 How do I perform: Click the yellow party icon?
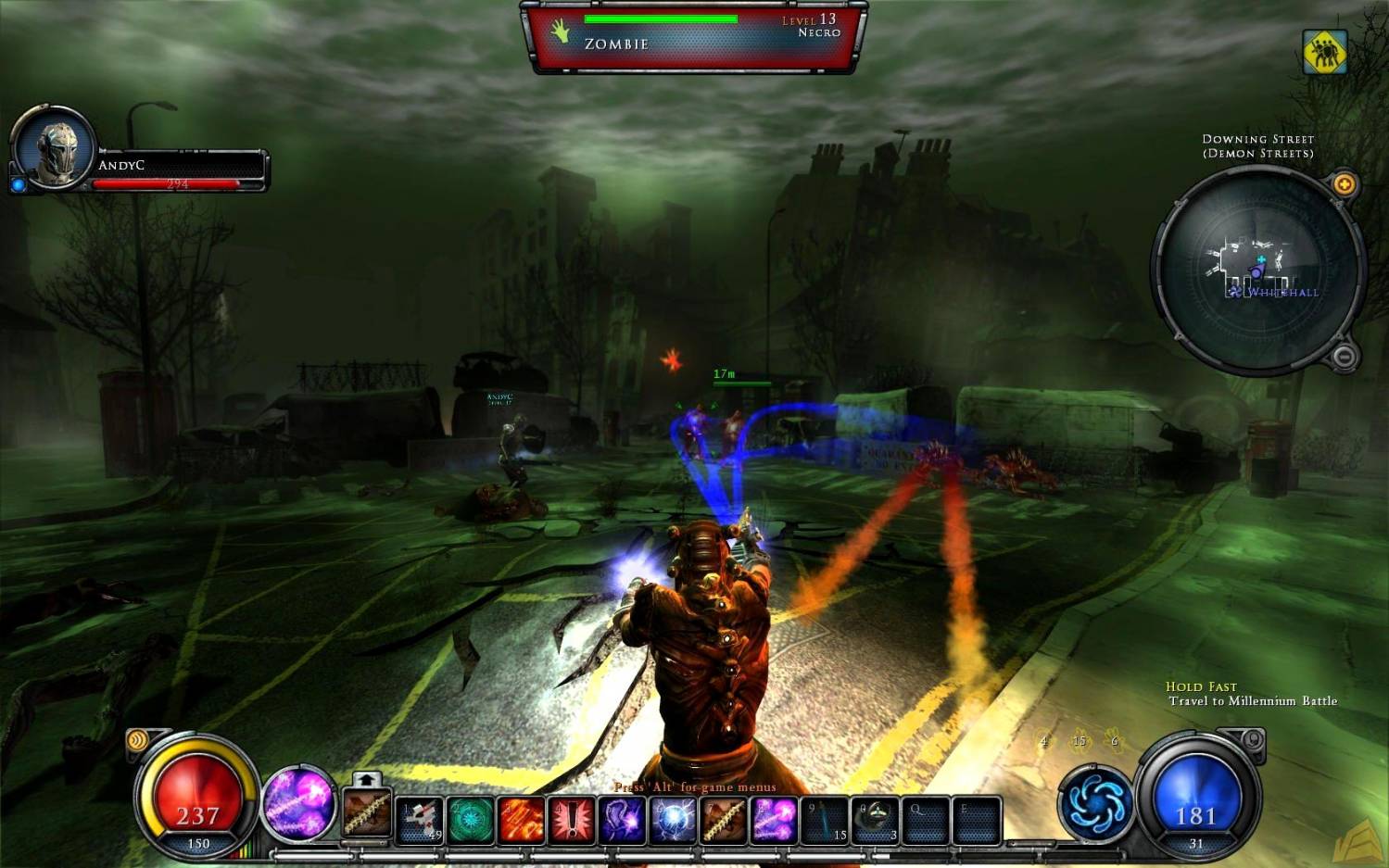click(x=1324, y=52)
